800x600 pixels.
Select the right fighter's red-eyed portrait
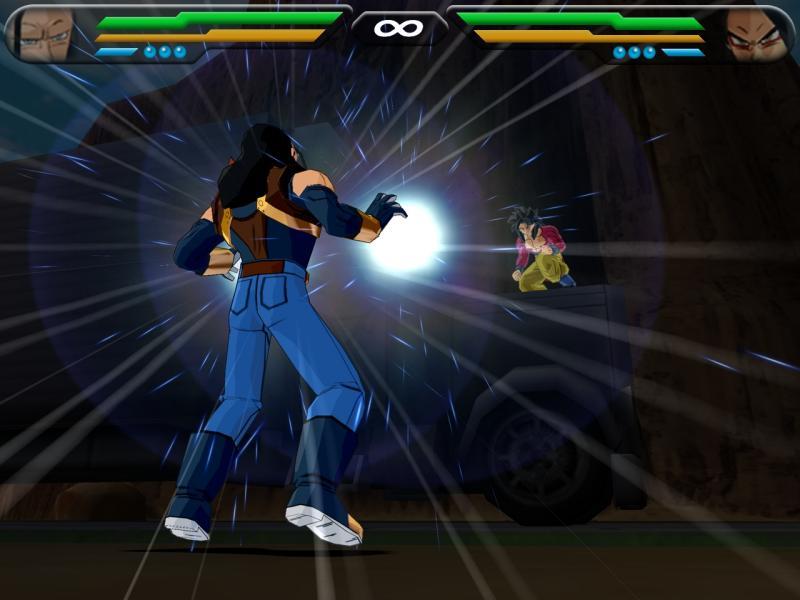[x=755, y=34]
